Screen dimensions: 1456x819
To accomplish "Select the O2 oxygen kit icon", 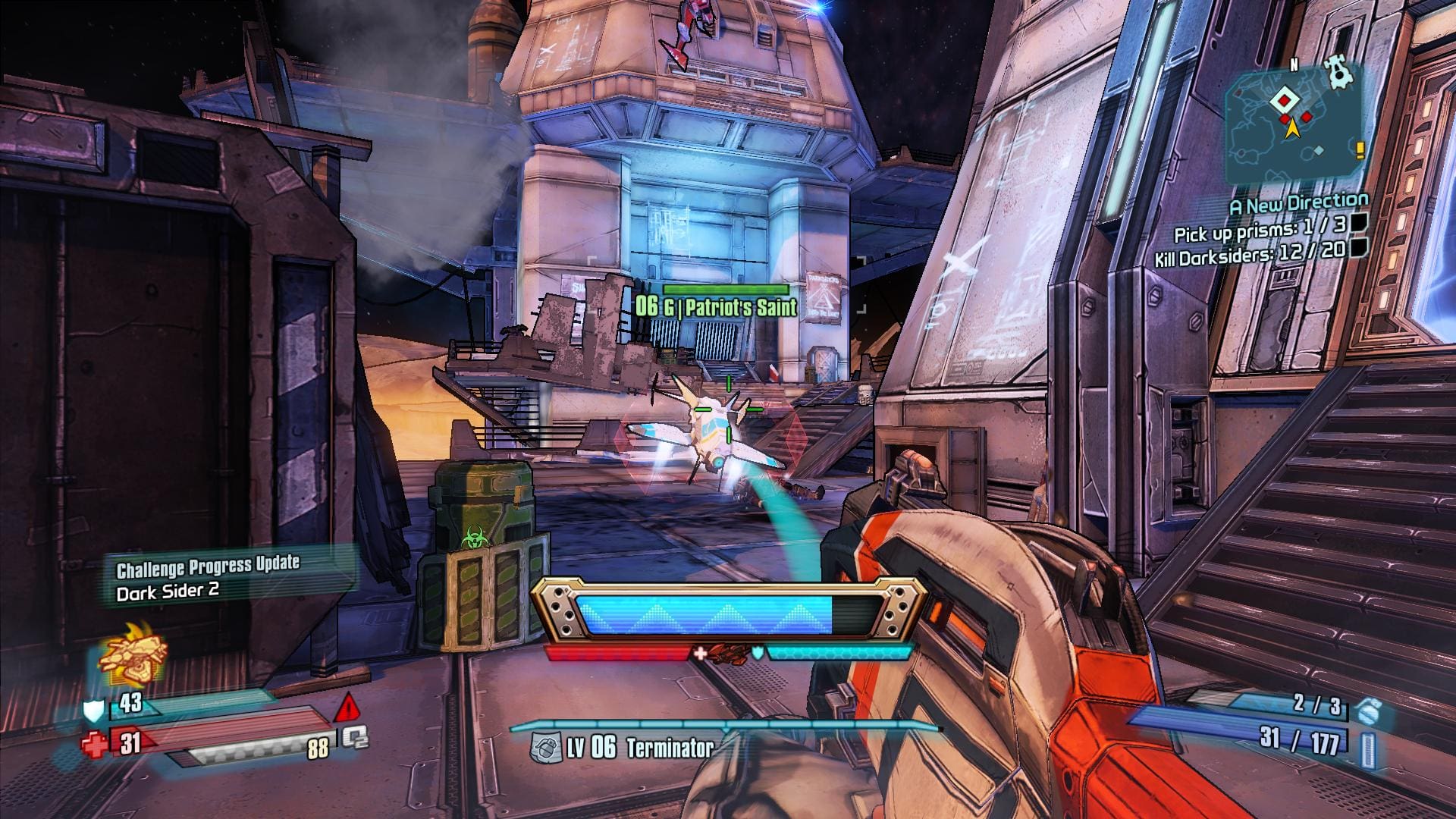I will (x=354, y=738).
